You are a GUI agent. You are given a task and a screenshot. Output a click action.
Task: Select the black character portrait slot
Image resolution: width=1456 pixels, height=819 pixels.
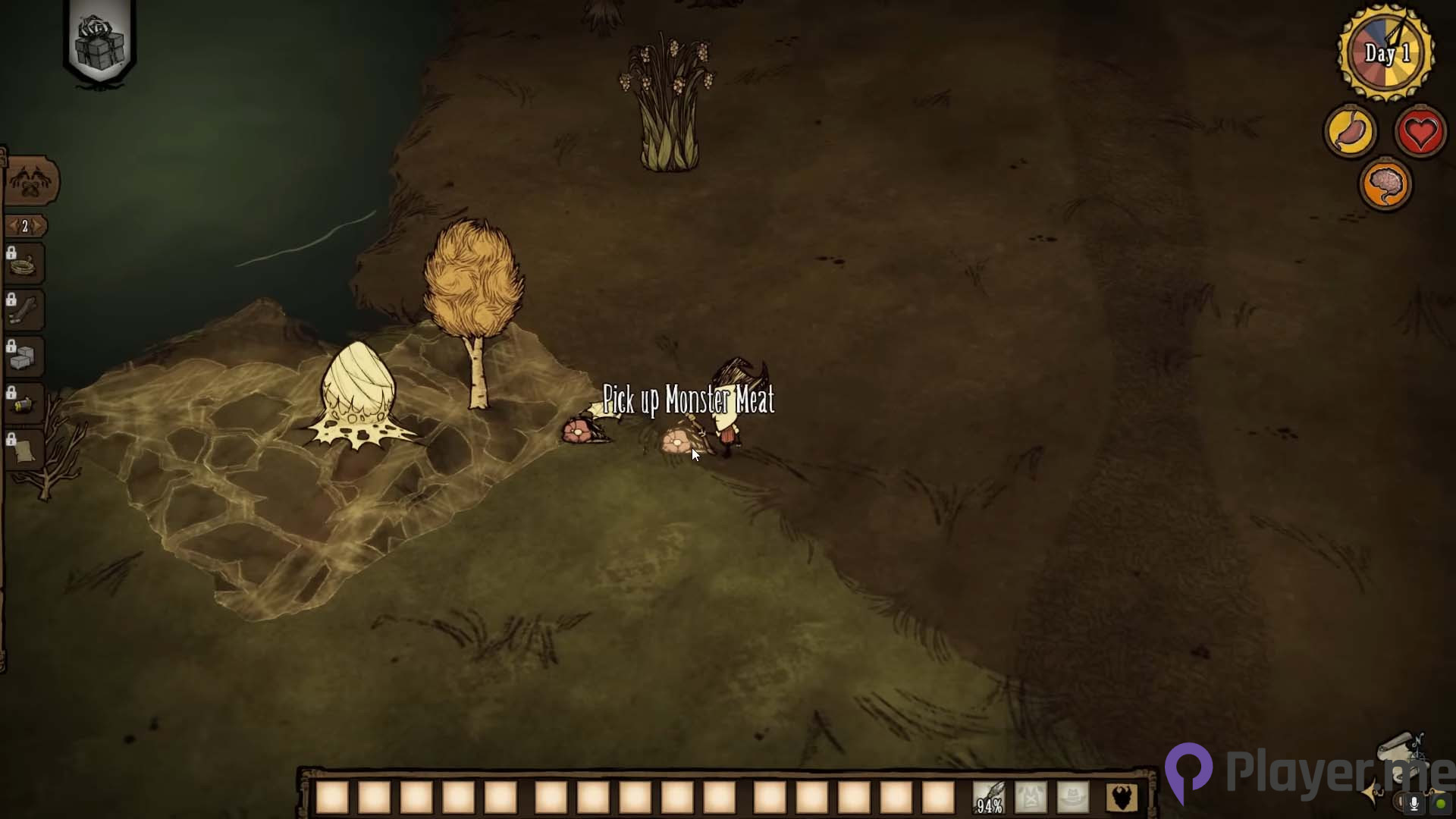coord(1121,796)
